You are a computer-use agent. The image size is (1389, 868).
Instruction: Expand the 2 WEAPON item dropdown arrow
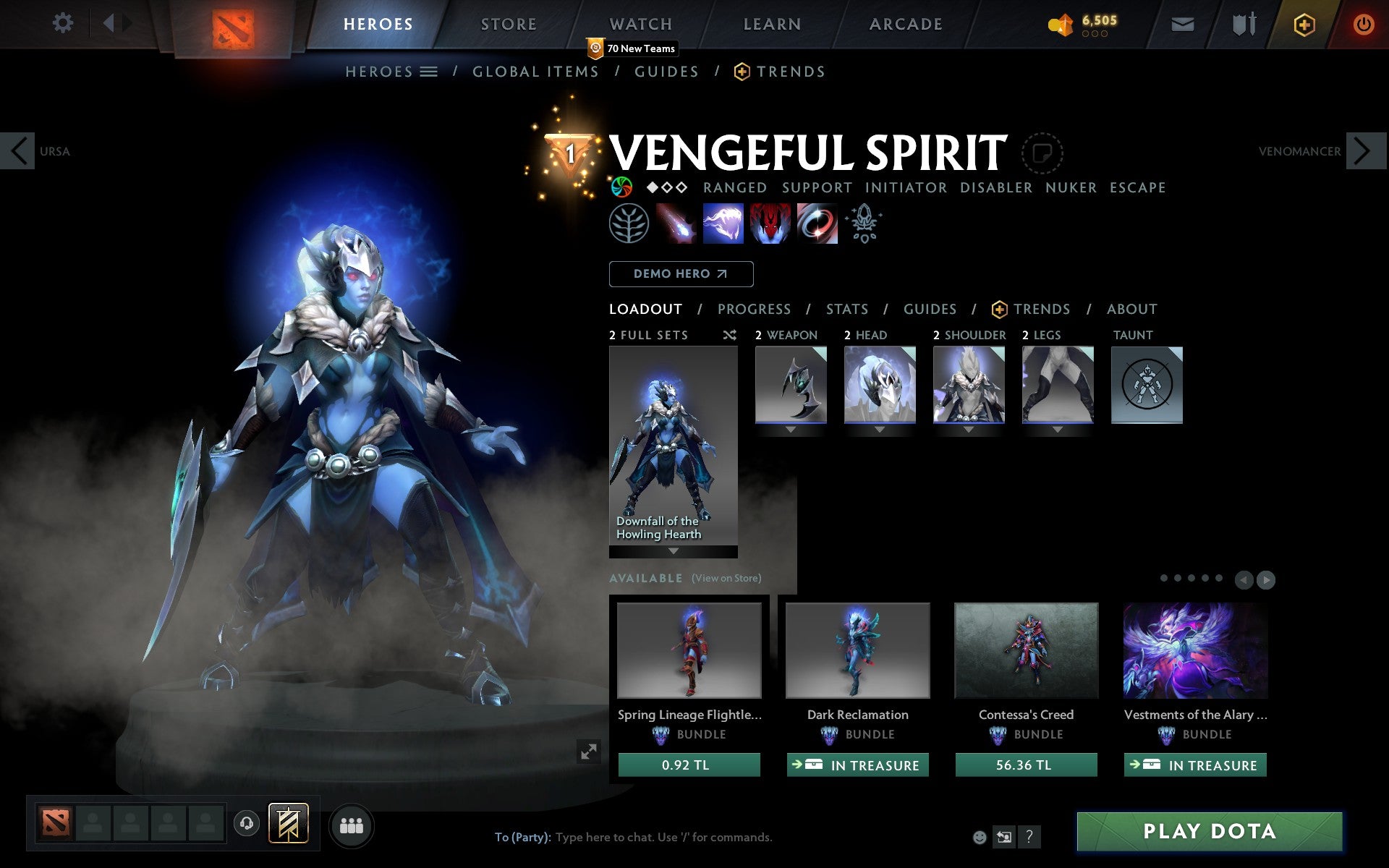point(791,429)
